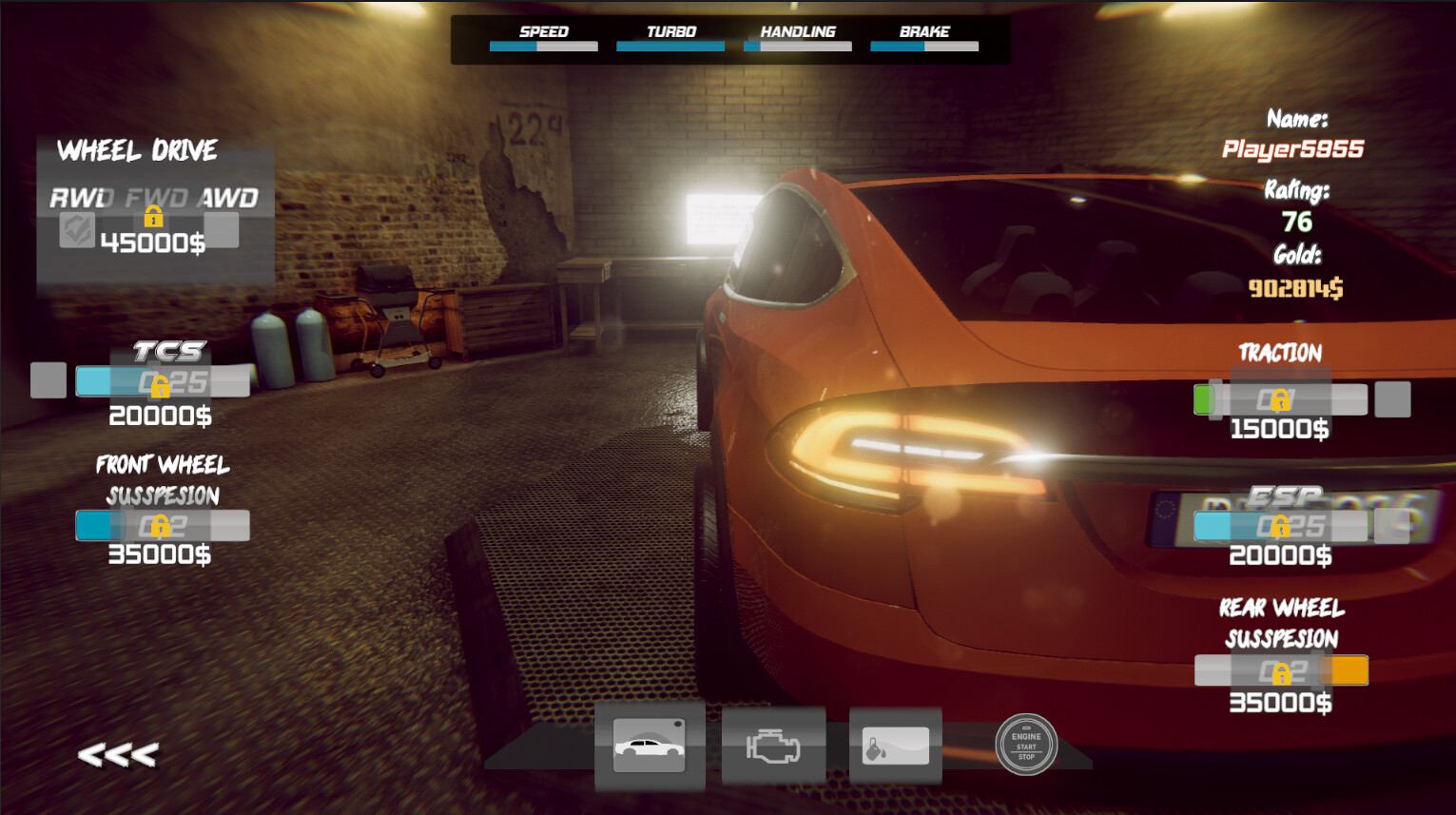The image size is (1456, 815).
Task: Toggle the checkbox left of TCS bar
Action: point(48,379)
